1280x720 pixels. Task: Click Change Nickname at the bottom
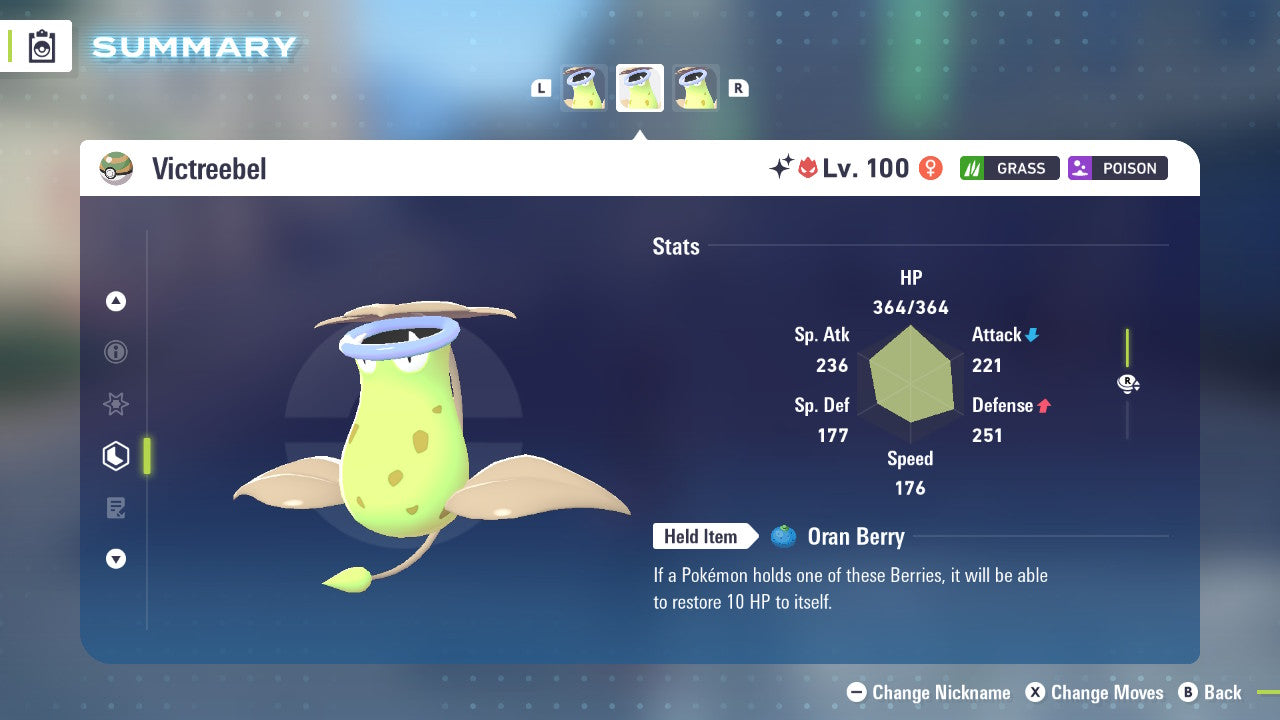(x=926, y=692)
